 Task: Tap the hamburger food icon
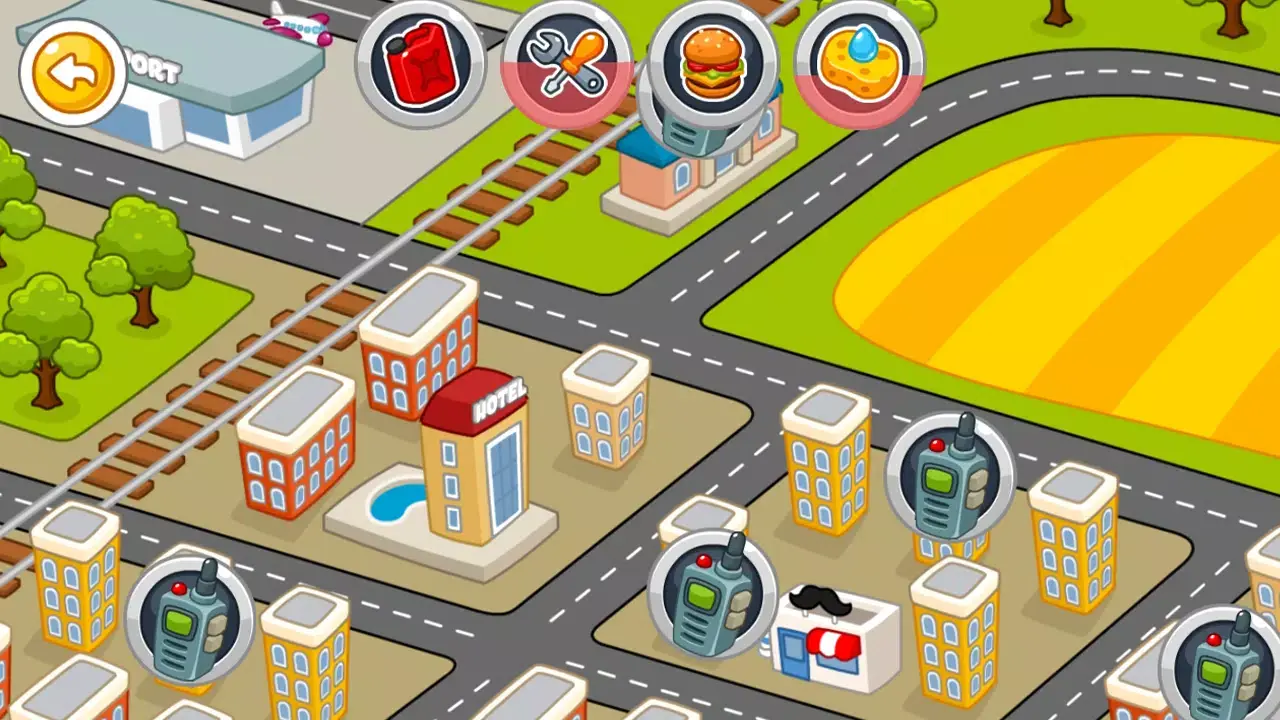711,63
